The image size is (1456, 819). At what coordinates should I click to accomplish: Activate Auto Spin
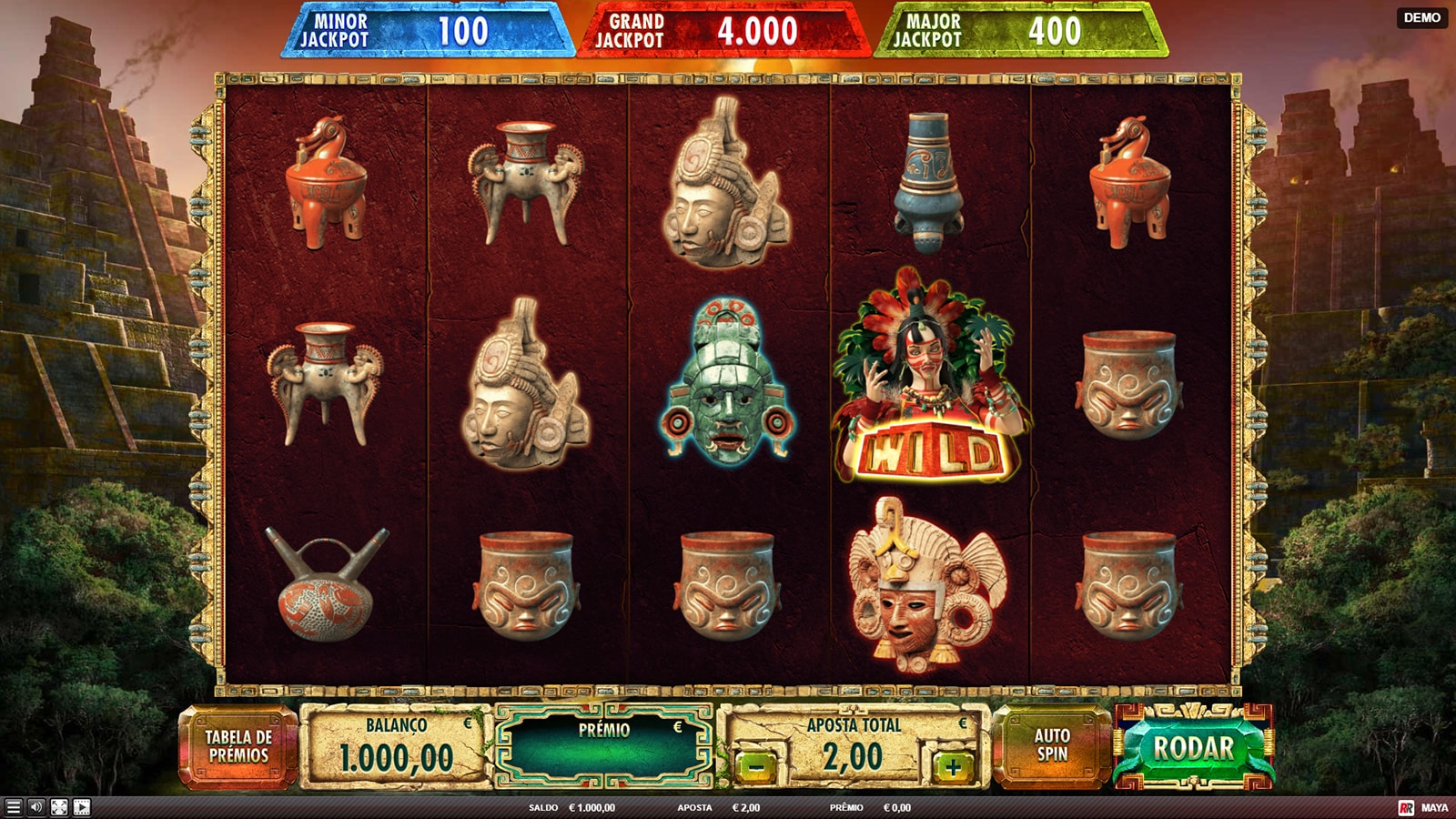tap(1051, 746)
